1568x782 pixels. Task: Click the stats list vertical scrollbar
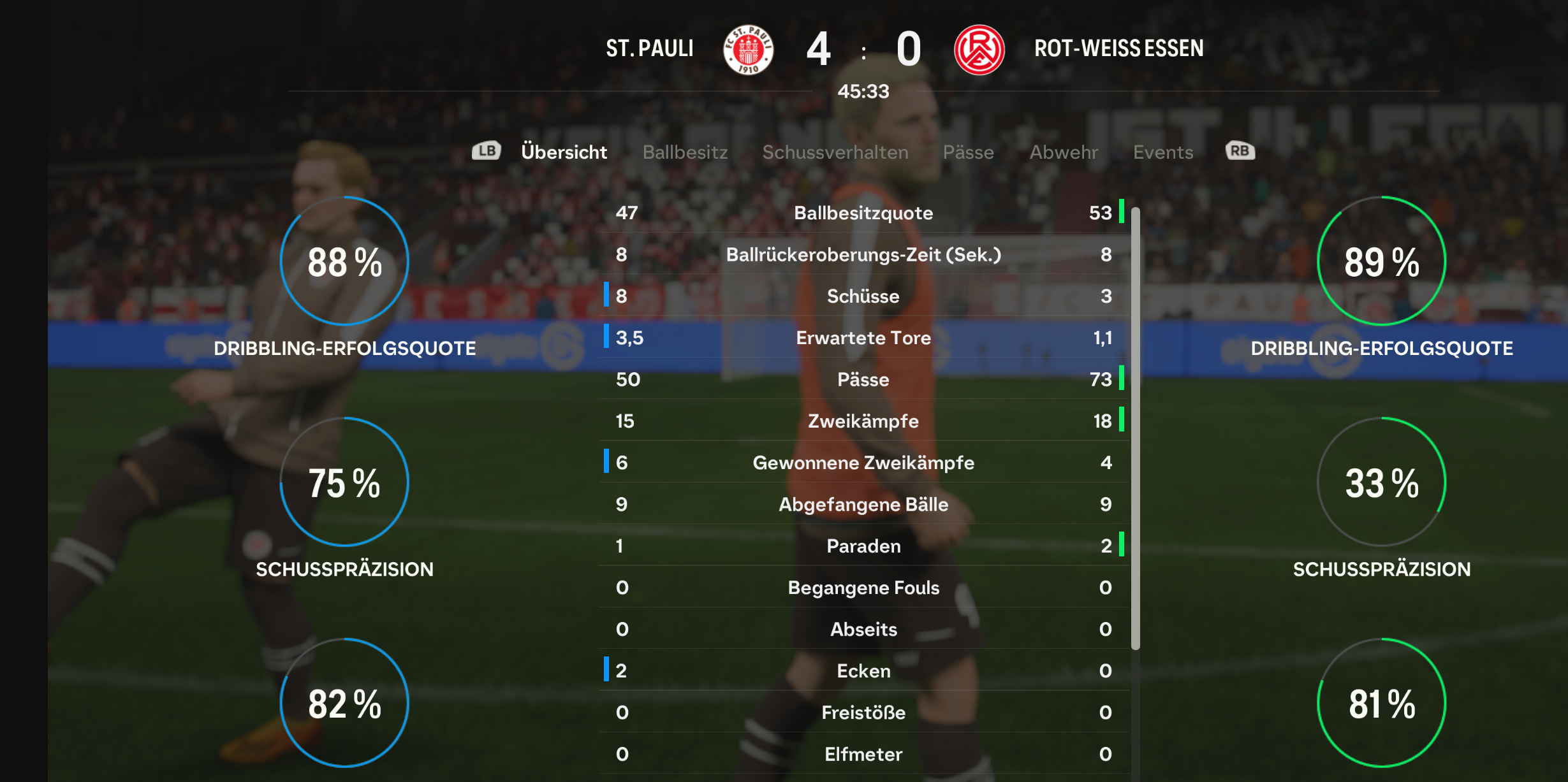tap(1135, 427)
